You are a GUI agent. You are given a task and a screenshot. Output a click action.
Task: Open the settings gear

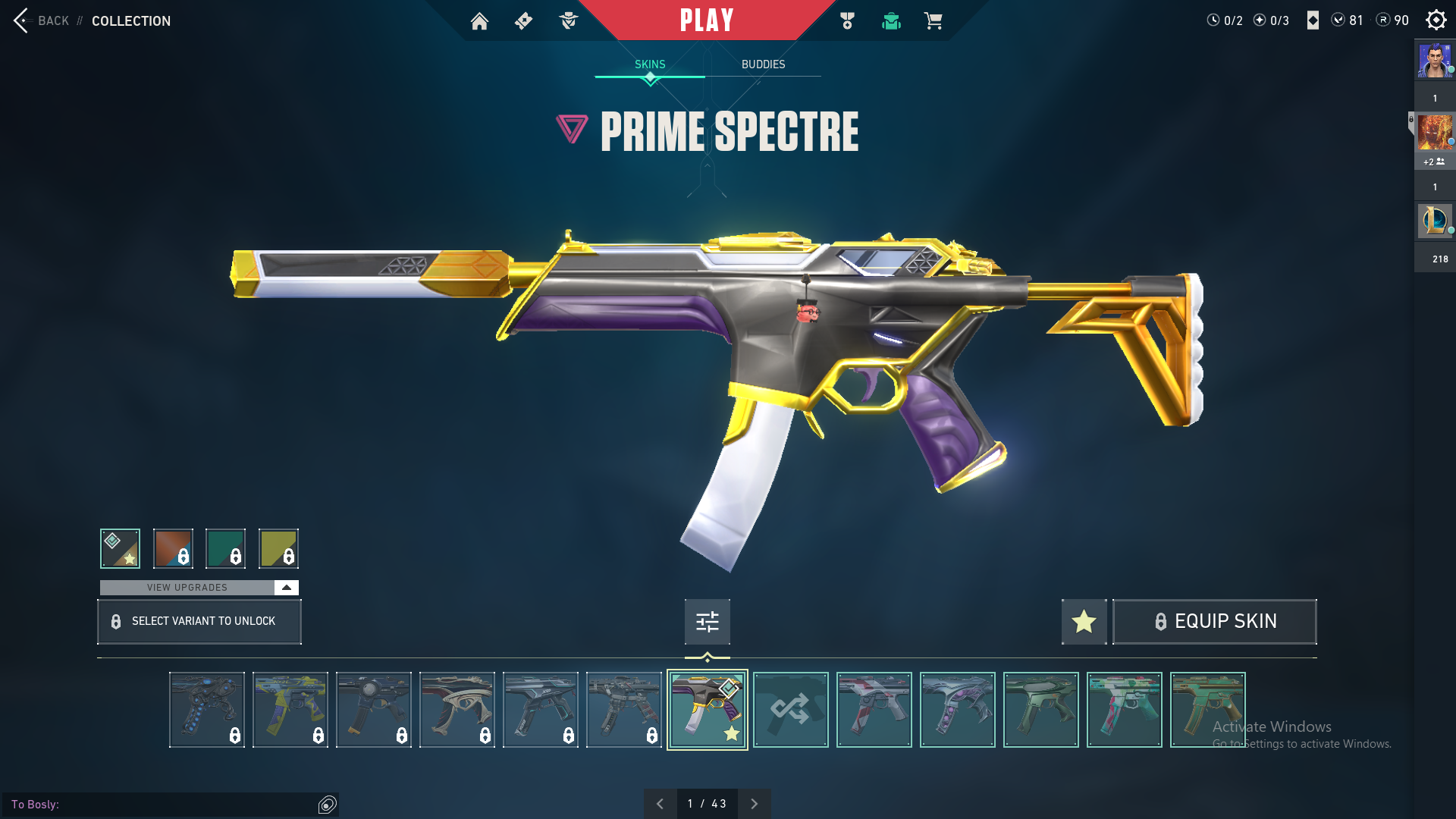pyautogui.click(x=1436, y=20)
